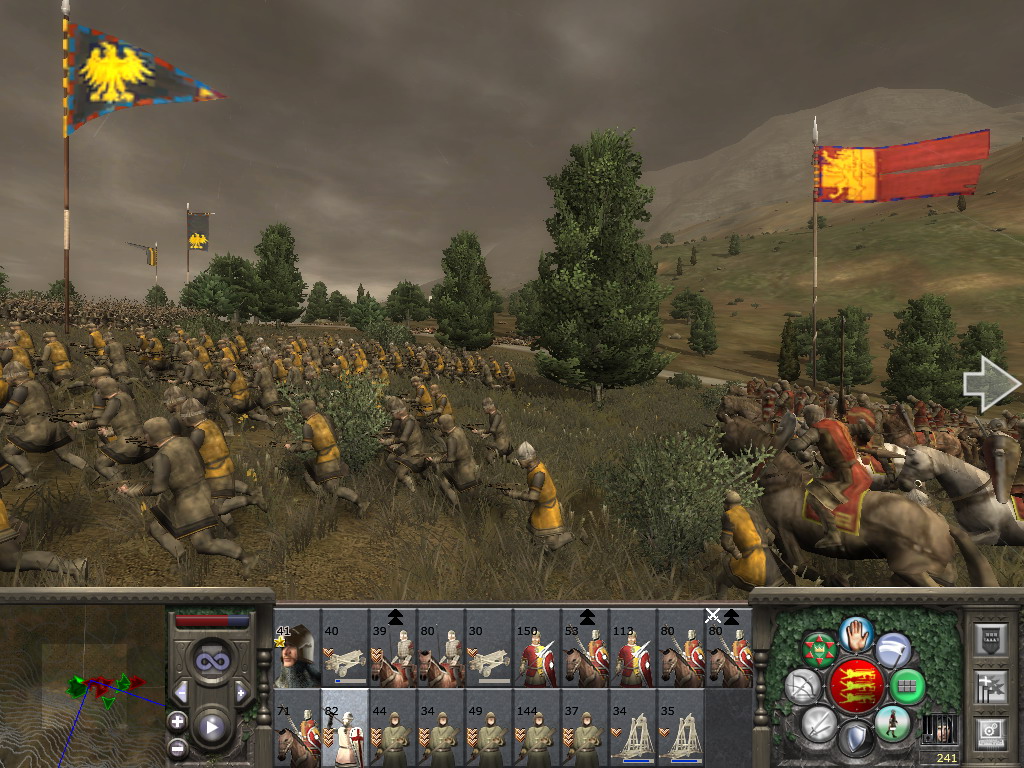This screenshot has width=1024, height=768.
Task: Toggle run mode with the running man button
Action: click(892, 722)
